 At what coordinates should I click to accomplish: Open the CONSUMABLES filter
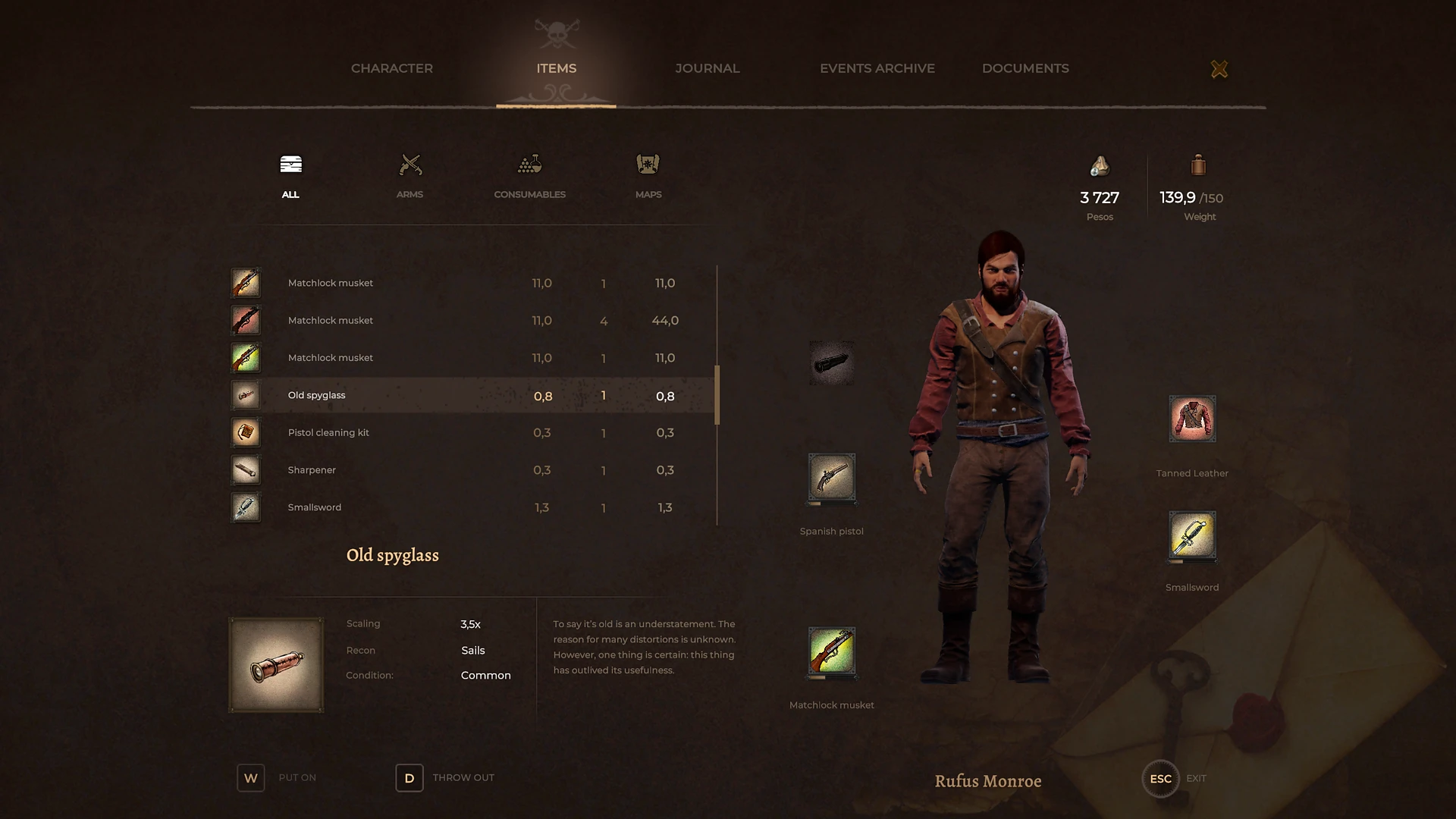529,165
